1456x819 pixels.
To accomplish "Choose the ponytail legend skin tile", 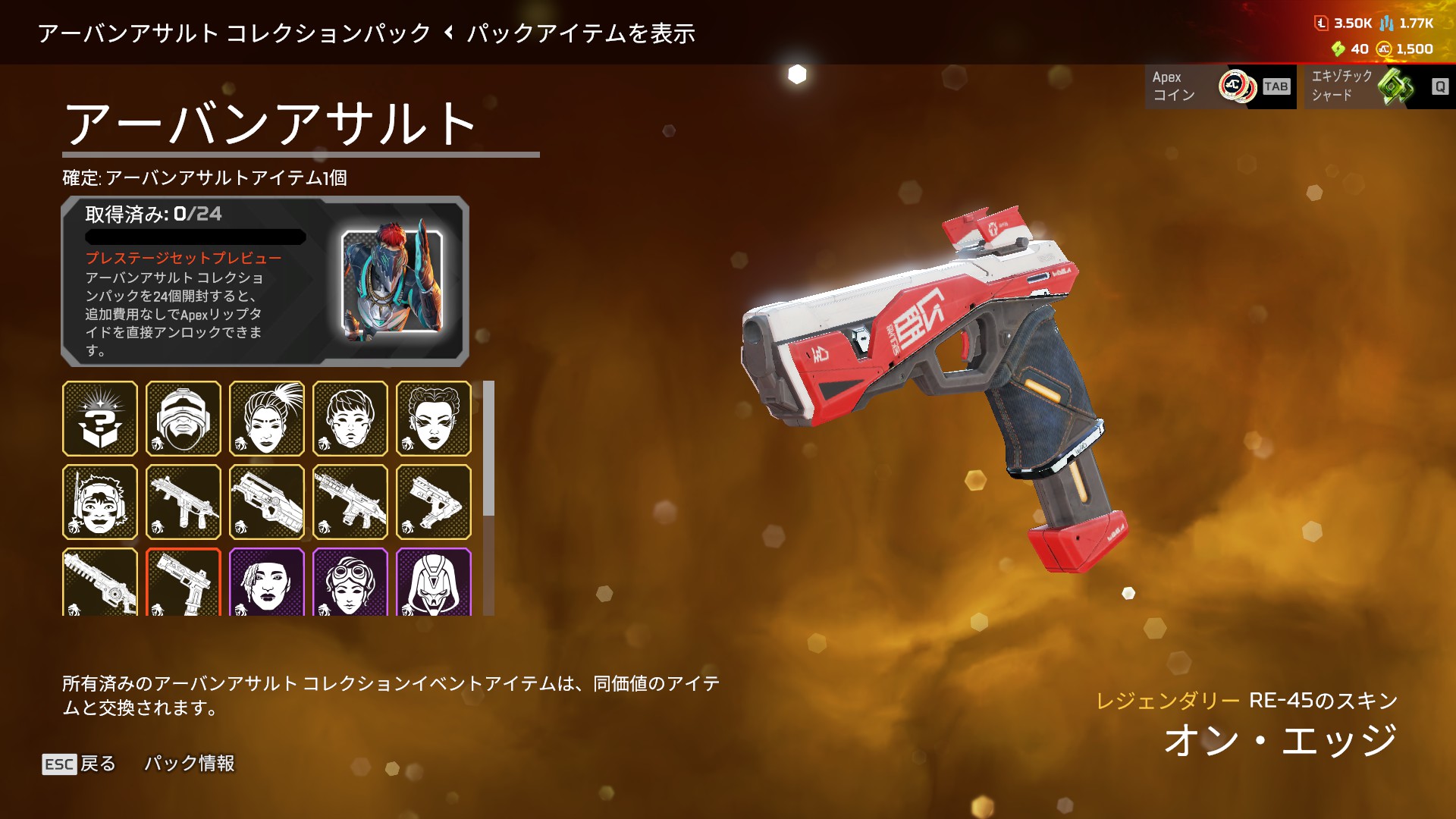I will pyautogui.click(x=267, y=419).
